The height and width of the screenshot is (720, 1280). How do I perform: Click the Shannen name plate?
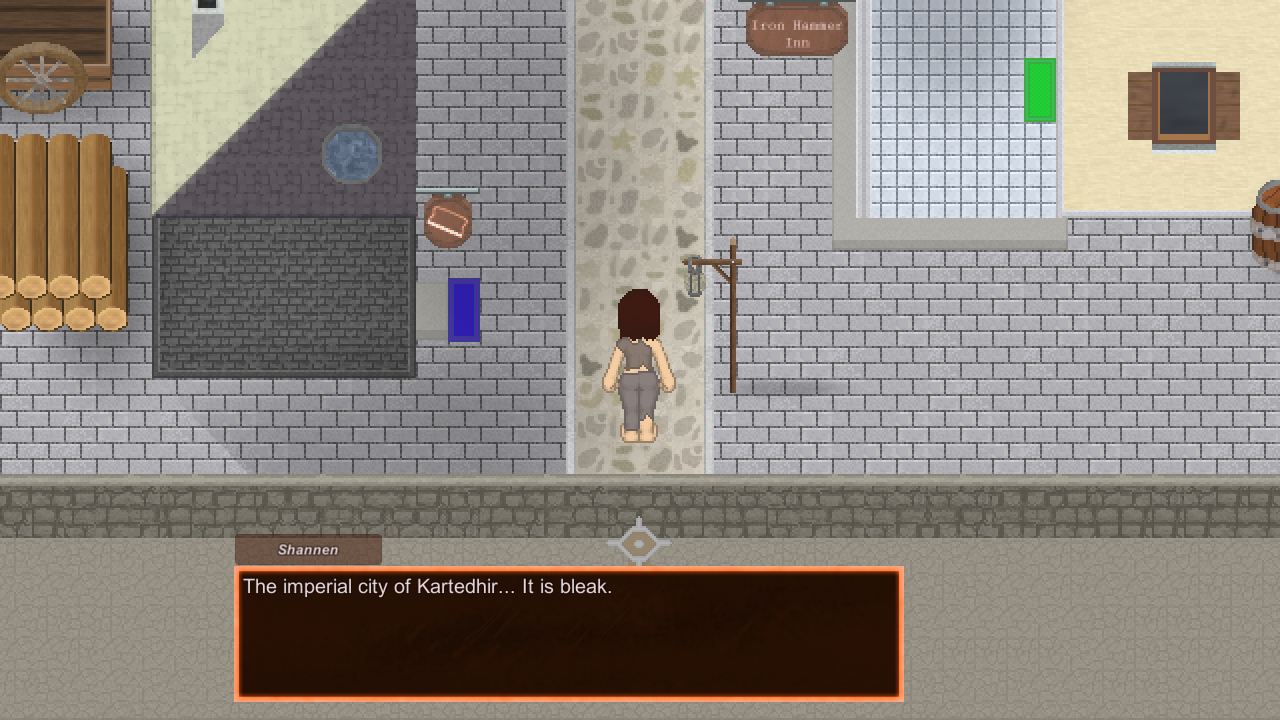[307, 549]
